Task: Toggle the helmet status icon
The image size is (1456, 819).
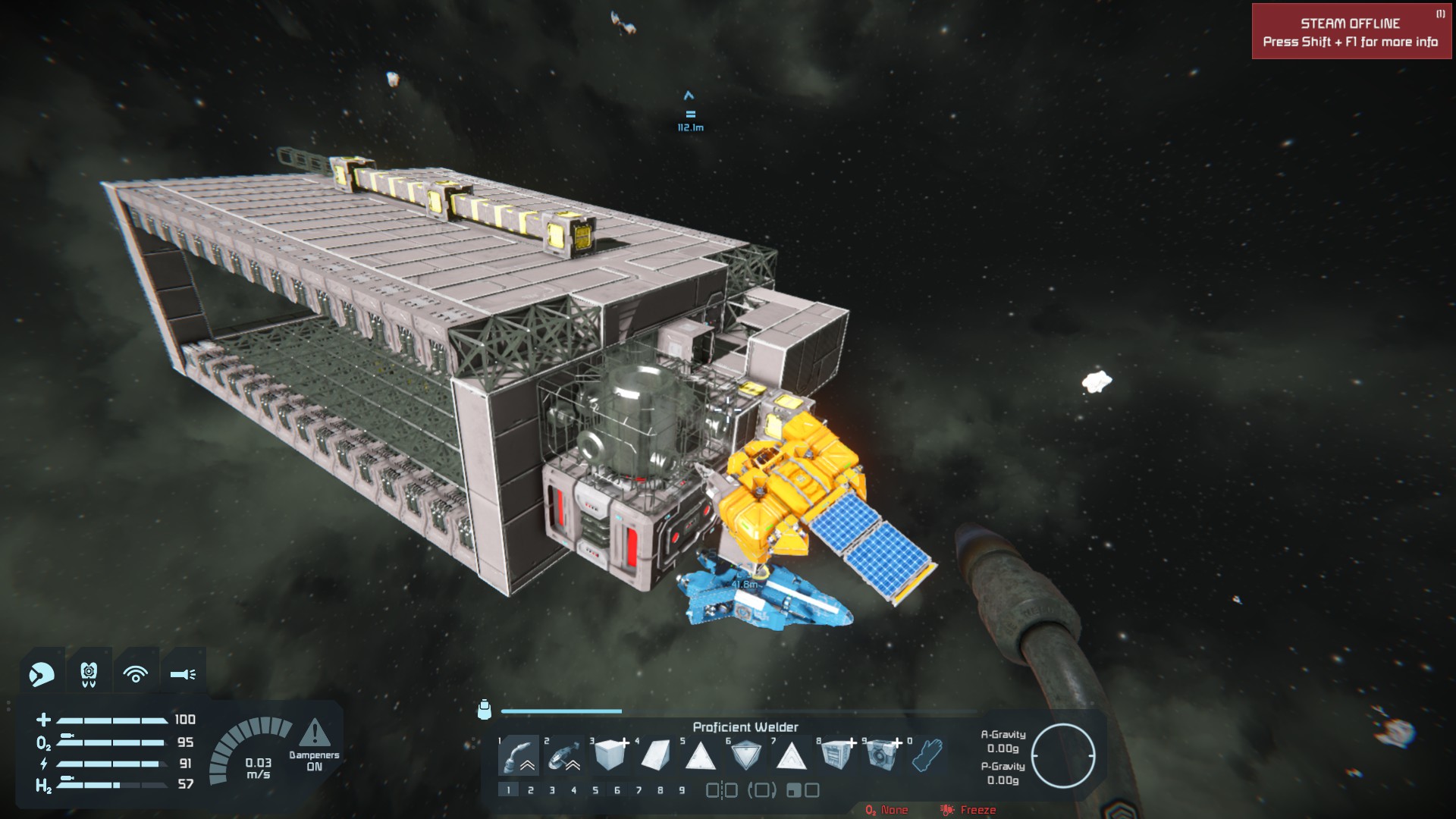Action: [42, 673]
